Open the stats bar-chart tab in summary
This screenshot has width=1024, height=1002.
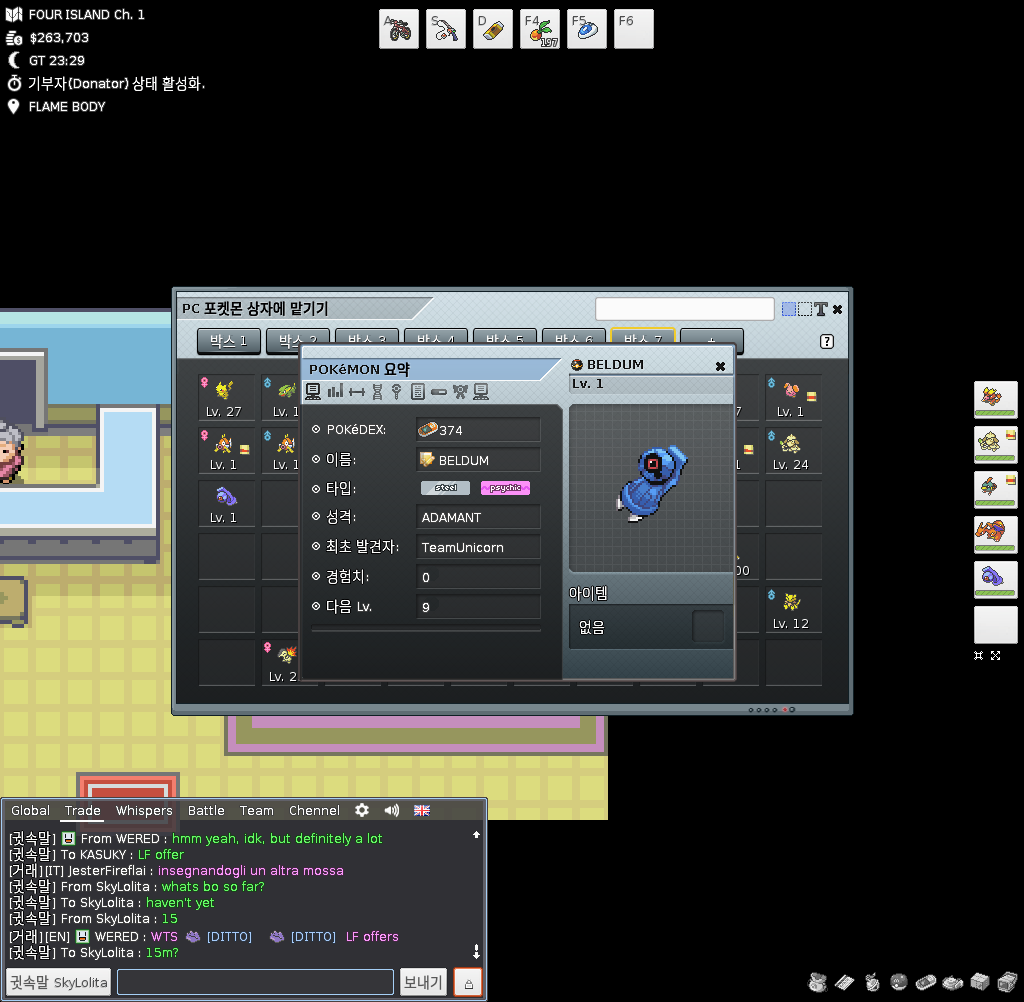coord(335,391)
